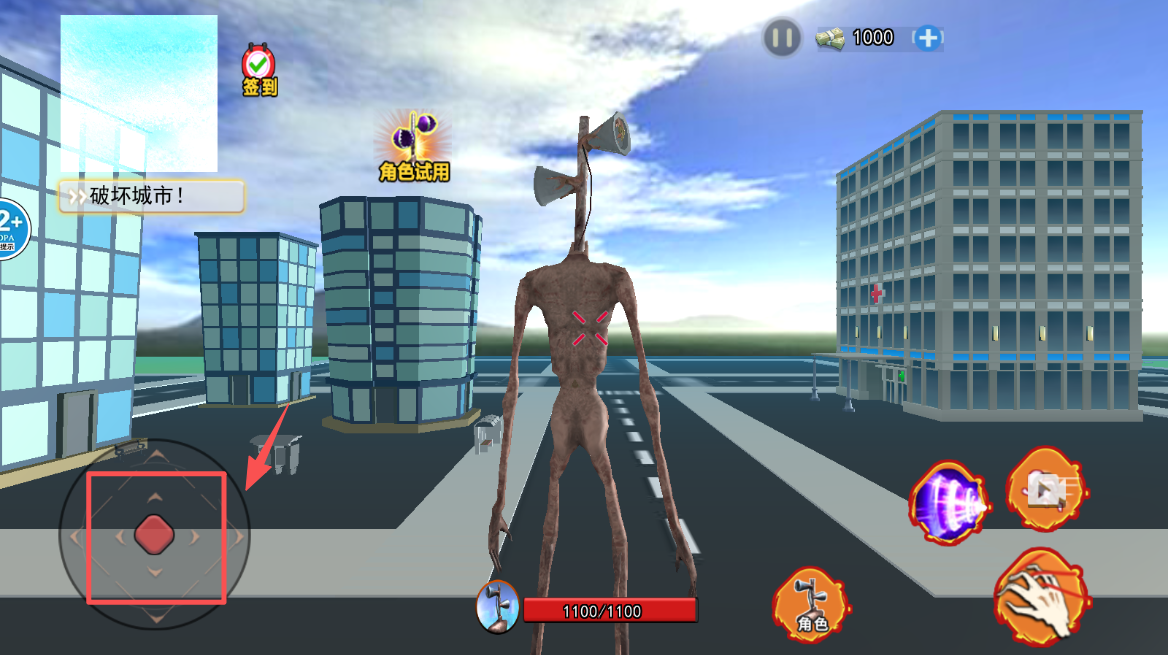Open the character trial (角色试用) offer
This screenshot has height=655, width=1168.
[414, 146]
